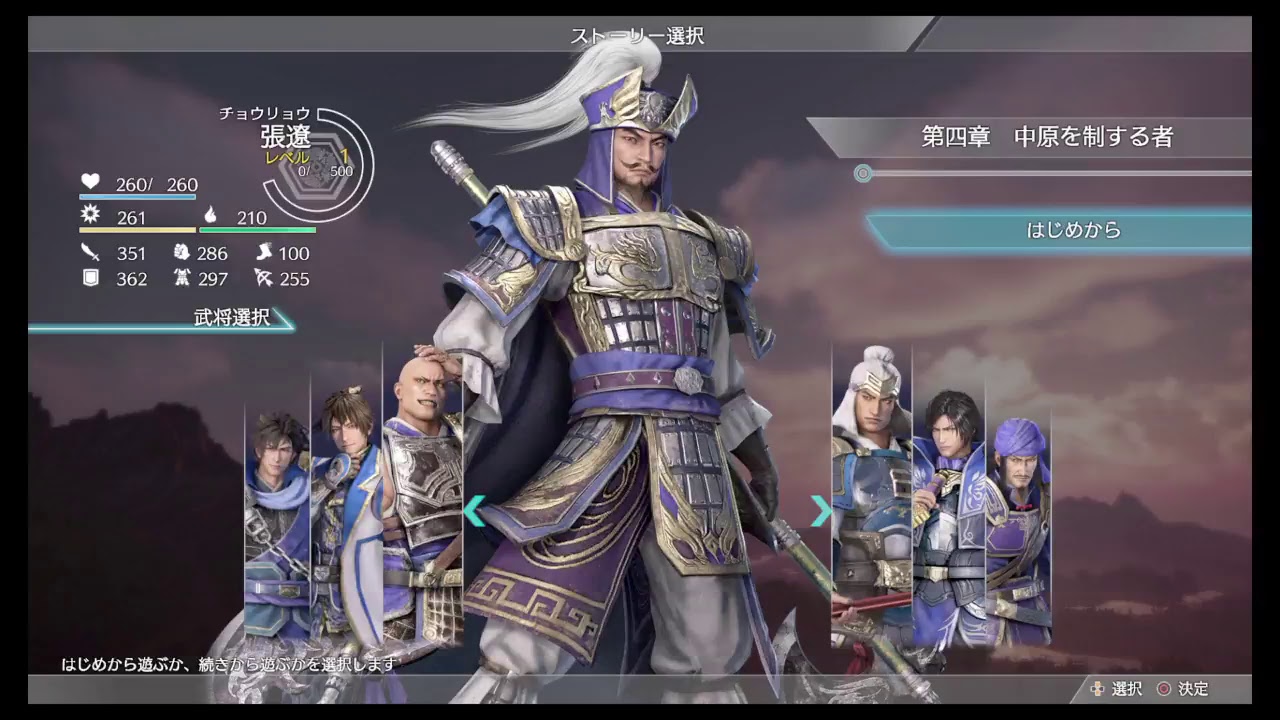This screenshot has width=1280, height=720.
Task: Click the right arrow for next character
Action: pyautogui.click(x=820, y=511)
